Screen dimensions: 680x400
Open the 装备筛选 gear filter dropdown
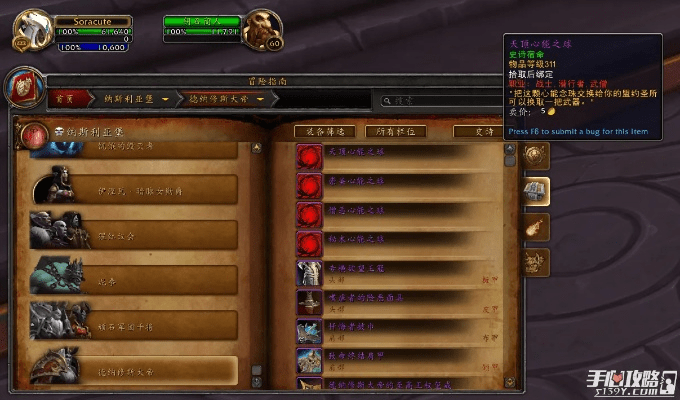(x=325, y=132)
